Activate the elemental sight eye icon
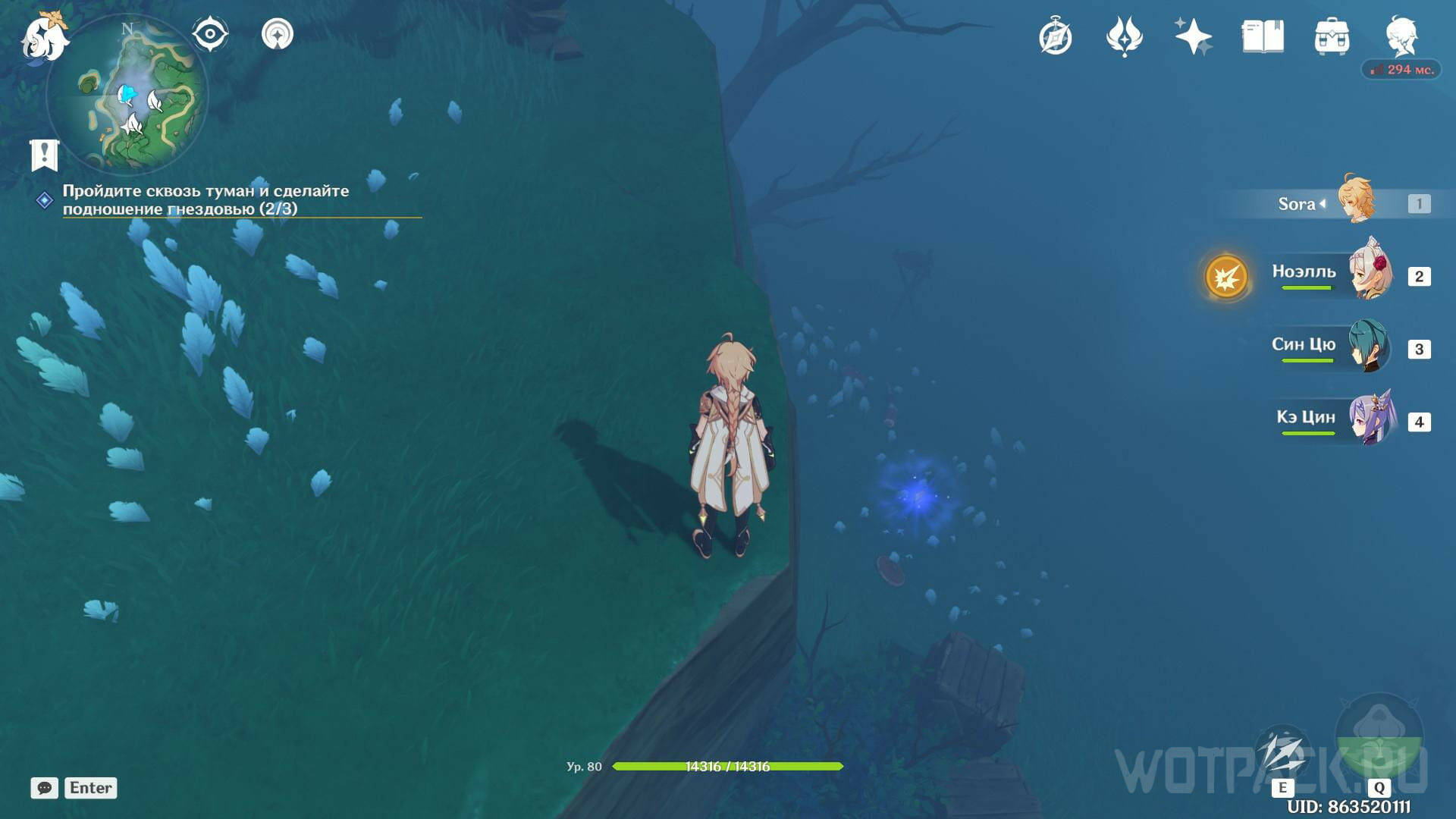Image resolution: width=1456 pixels, height=819 pixels. pos(210,34)
